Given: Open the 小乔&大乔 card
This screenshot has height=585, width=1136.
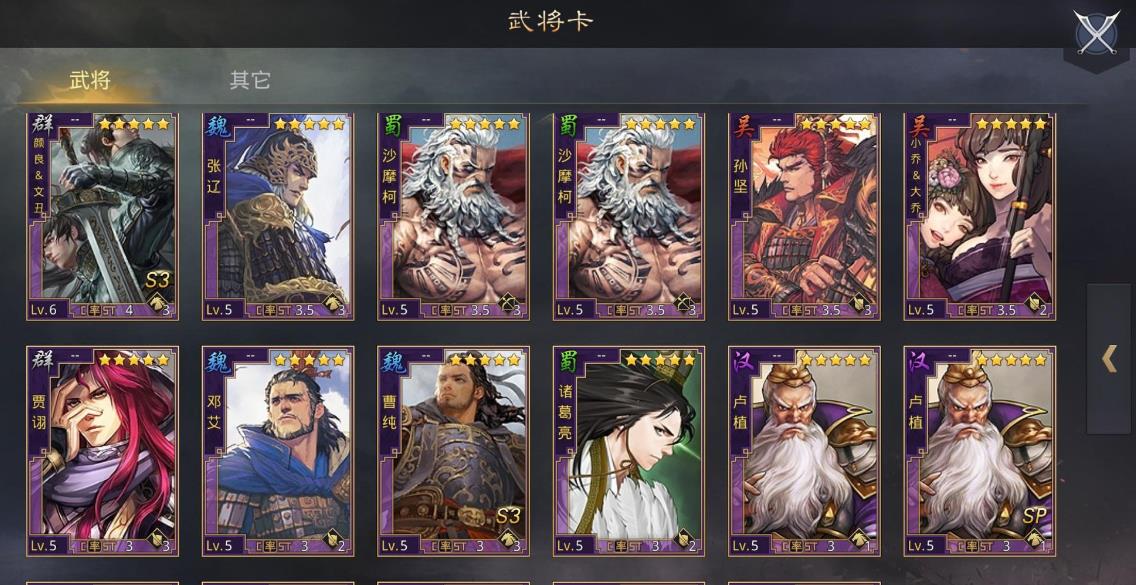Looking at the screenshot, I should (980, 216).
